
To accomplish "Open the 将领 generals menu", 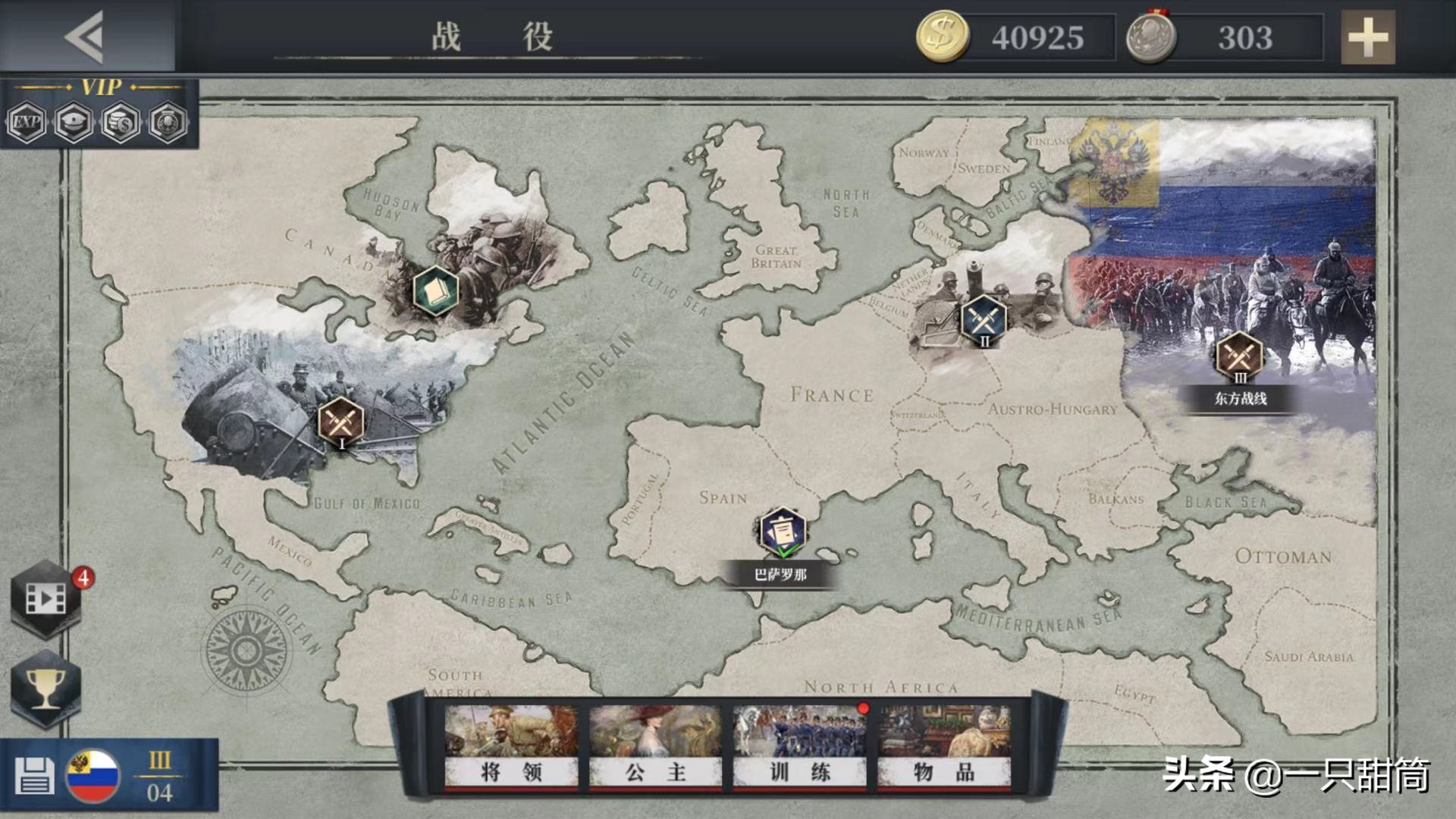I will click(511, 748).
